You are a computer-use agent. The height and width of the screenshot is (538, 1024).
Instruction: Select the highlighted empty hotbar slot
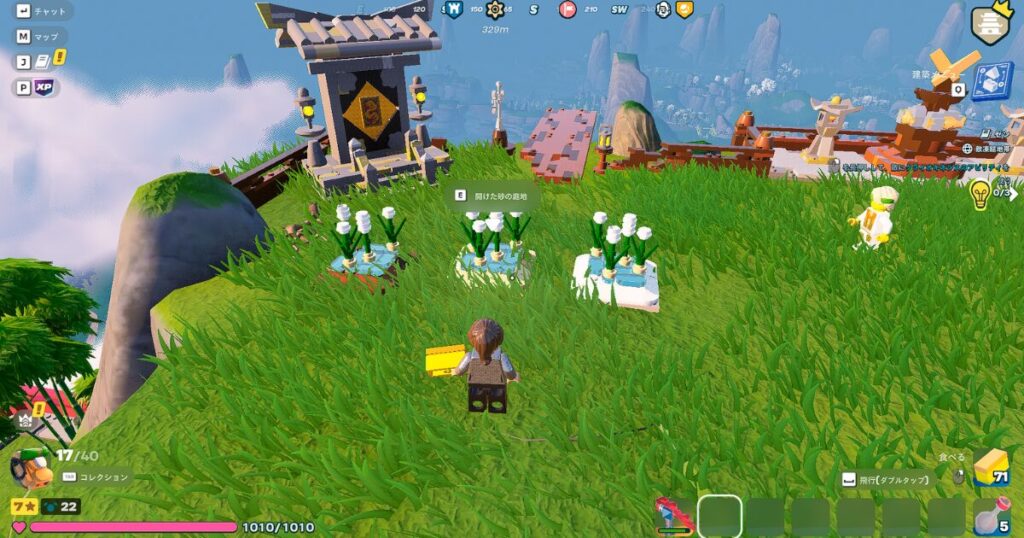720,516
